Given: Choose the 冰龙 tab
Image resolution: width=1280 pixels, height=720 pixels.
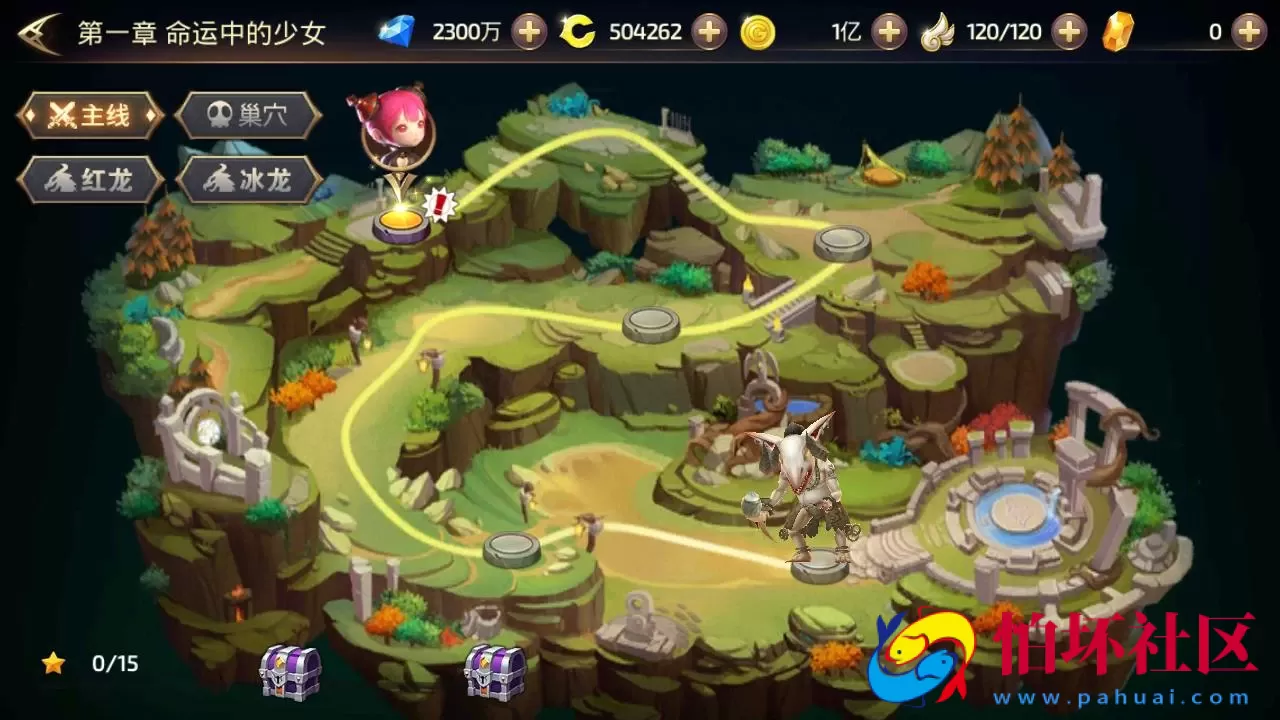Looking at the screenshot, I should (x=248, y=181).
